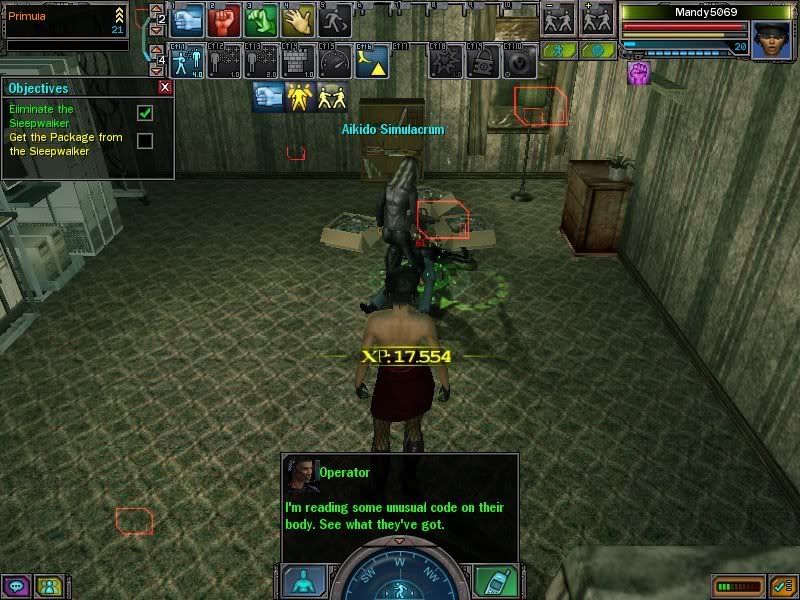This screenshot has width=800, height=600.
Task: Close the Objectives panel
Action: tap(165, 87)
